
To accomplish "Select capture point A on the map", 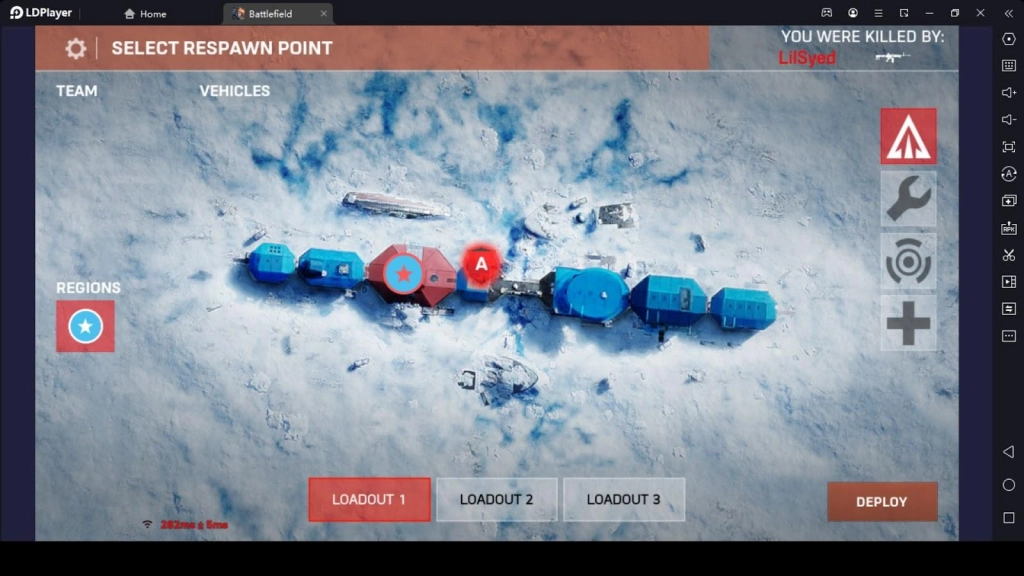I will 481,265.
